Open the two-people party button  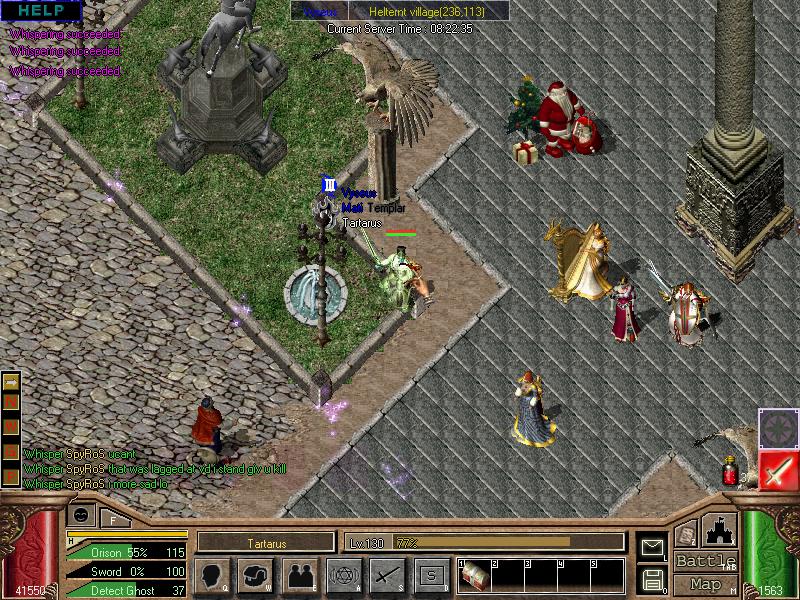click(300, 576)
